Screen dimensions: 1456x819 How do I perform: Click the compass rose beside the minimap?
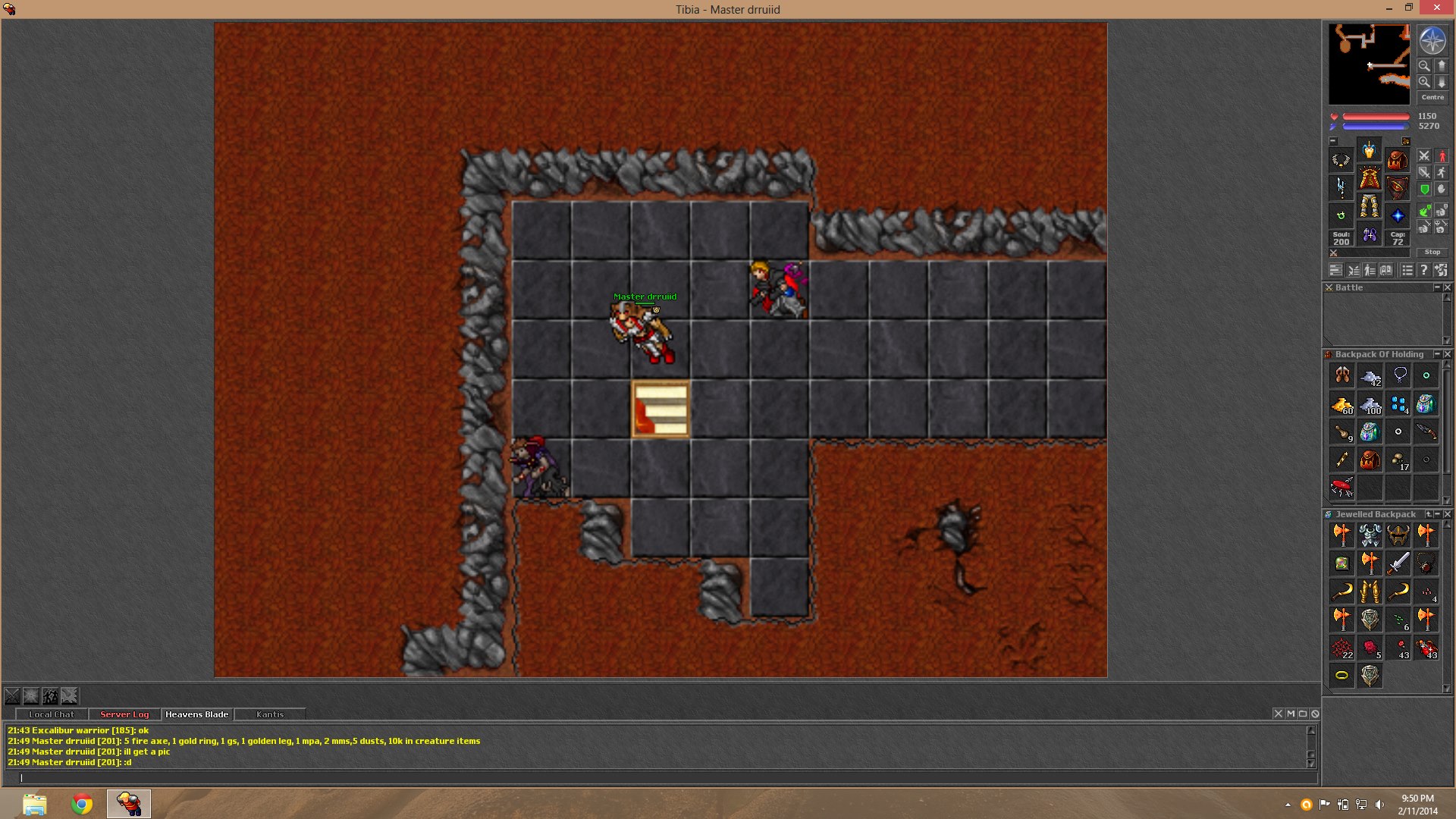(x=1432, y=42)
